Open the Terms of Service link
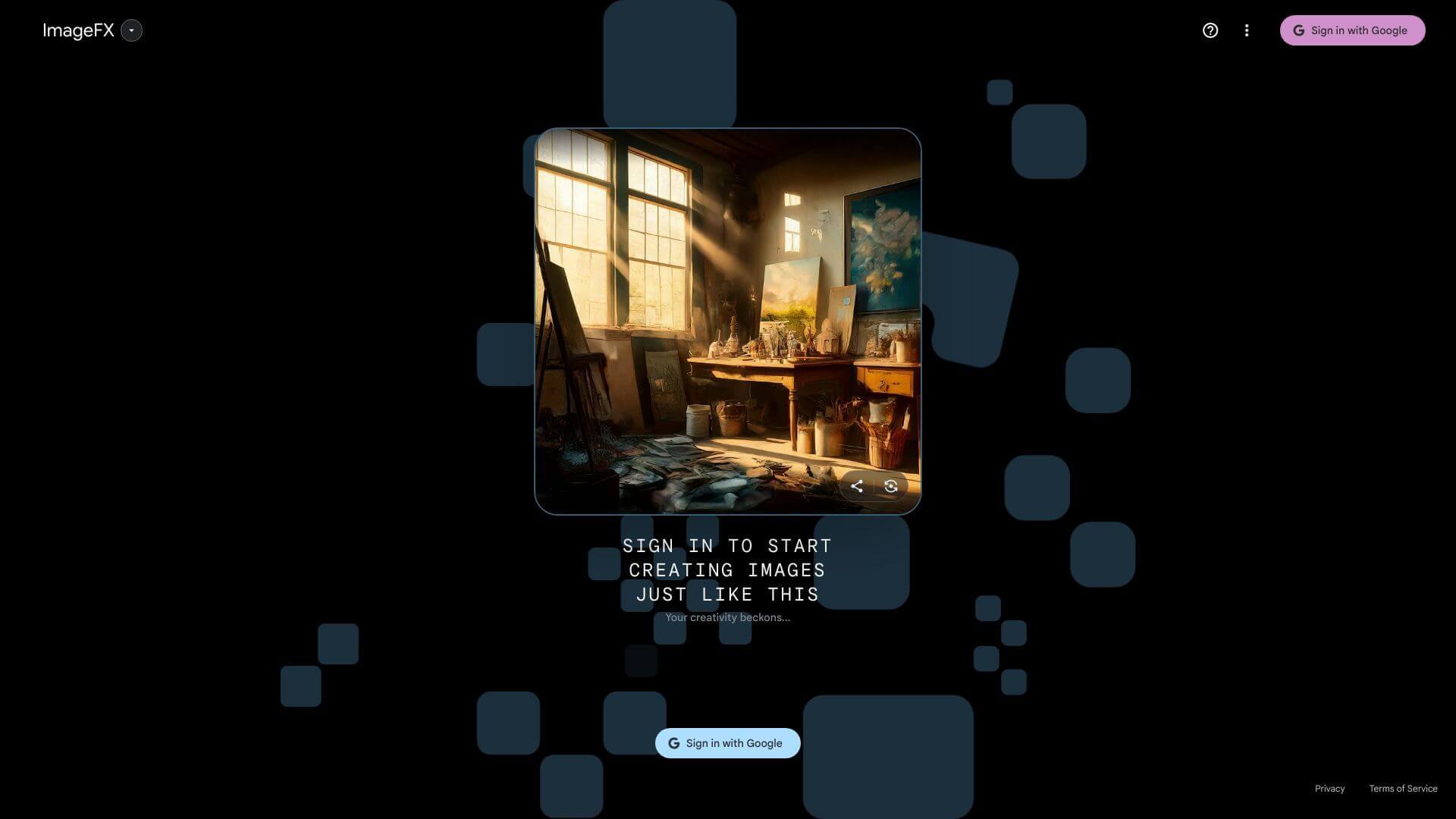 tap(1403, 789)
